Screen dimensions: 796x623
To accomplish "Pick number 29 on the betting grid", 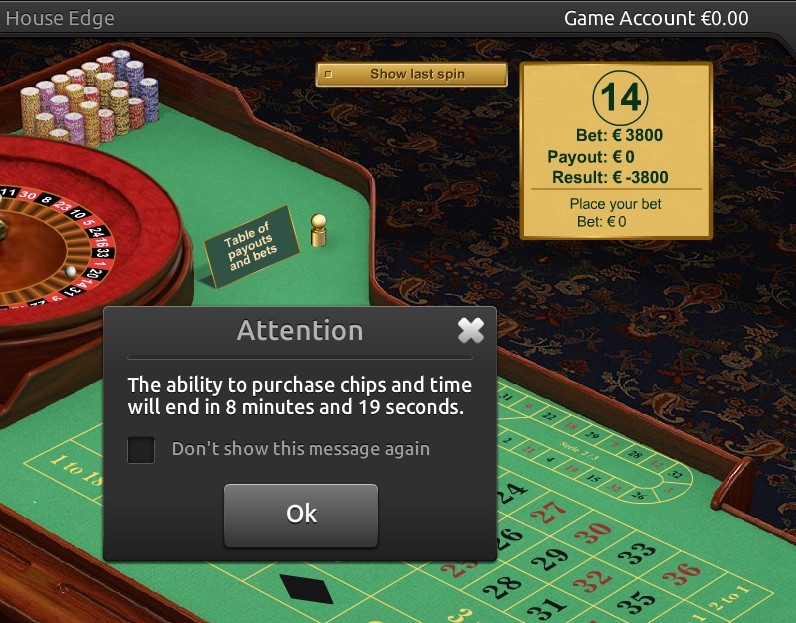I will click(x=549, y=557).
